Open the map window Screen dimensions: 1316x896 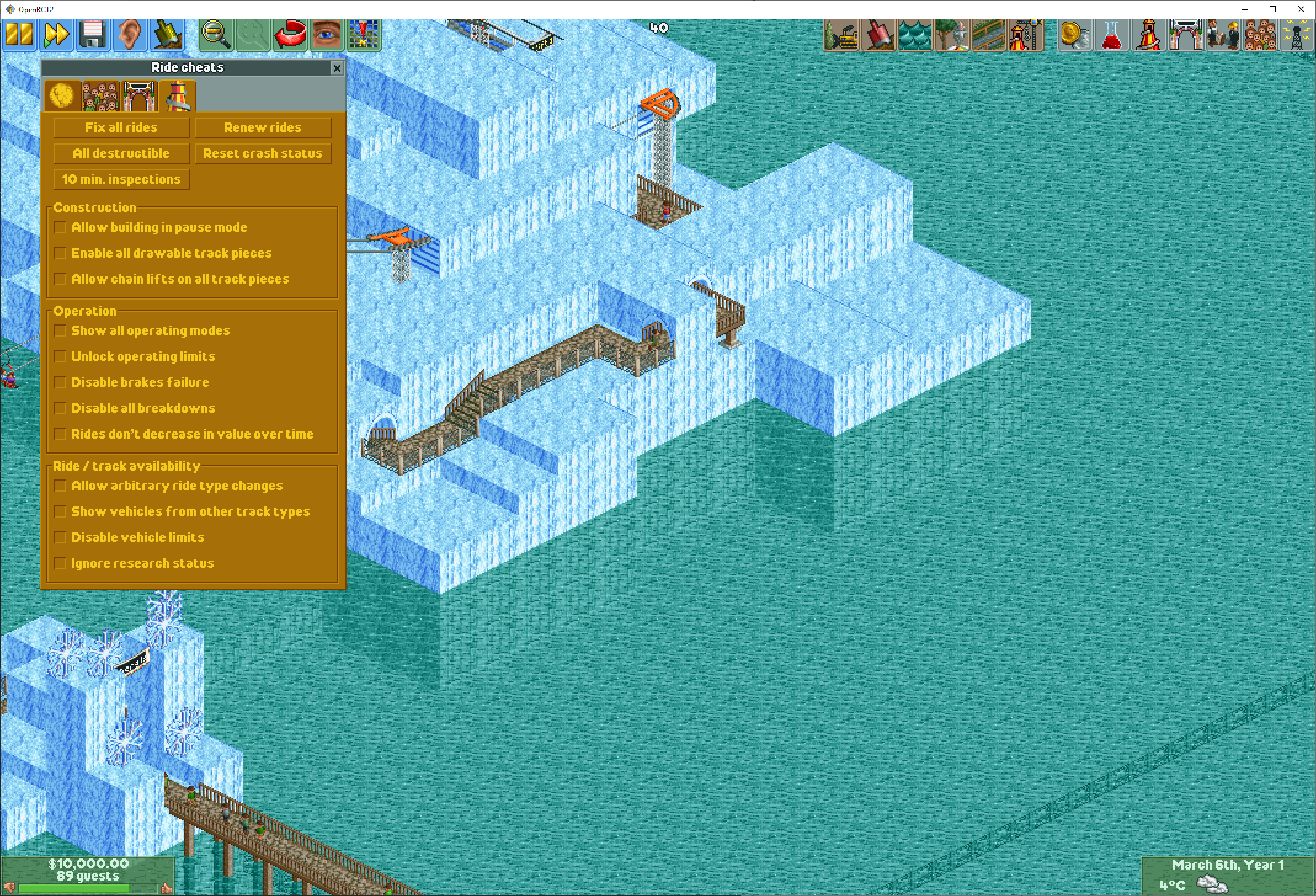click(x=363, y=34)
